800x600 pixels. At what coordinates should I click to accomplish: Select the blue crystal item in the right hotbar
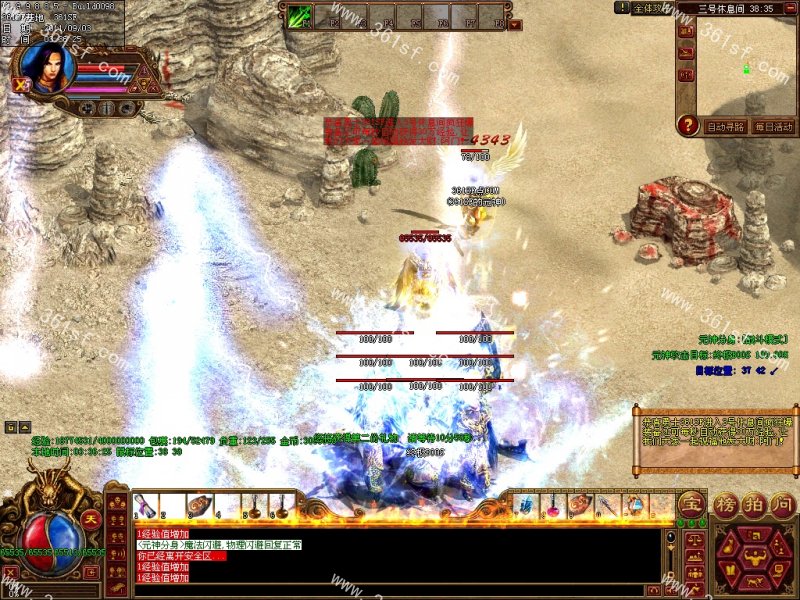tap(524, 506)
